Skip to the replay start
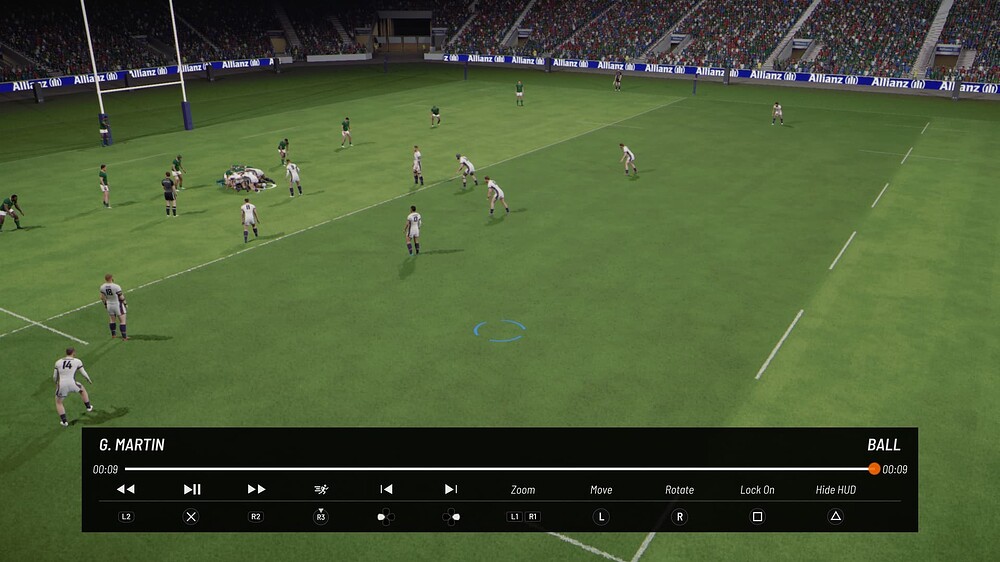This screenshot has height=562, width=1000. [386, 489]
